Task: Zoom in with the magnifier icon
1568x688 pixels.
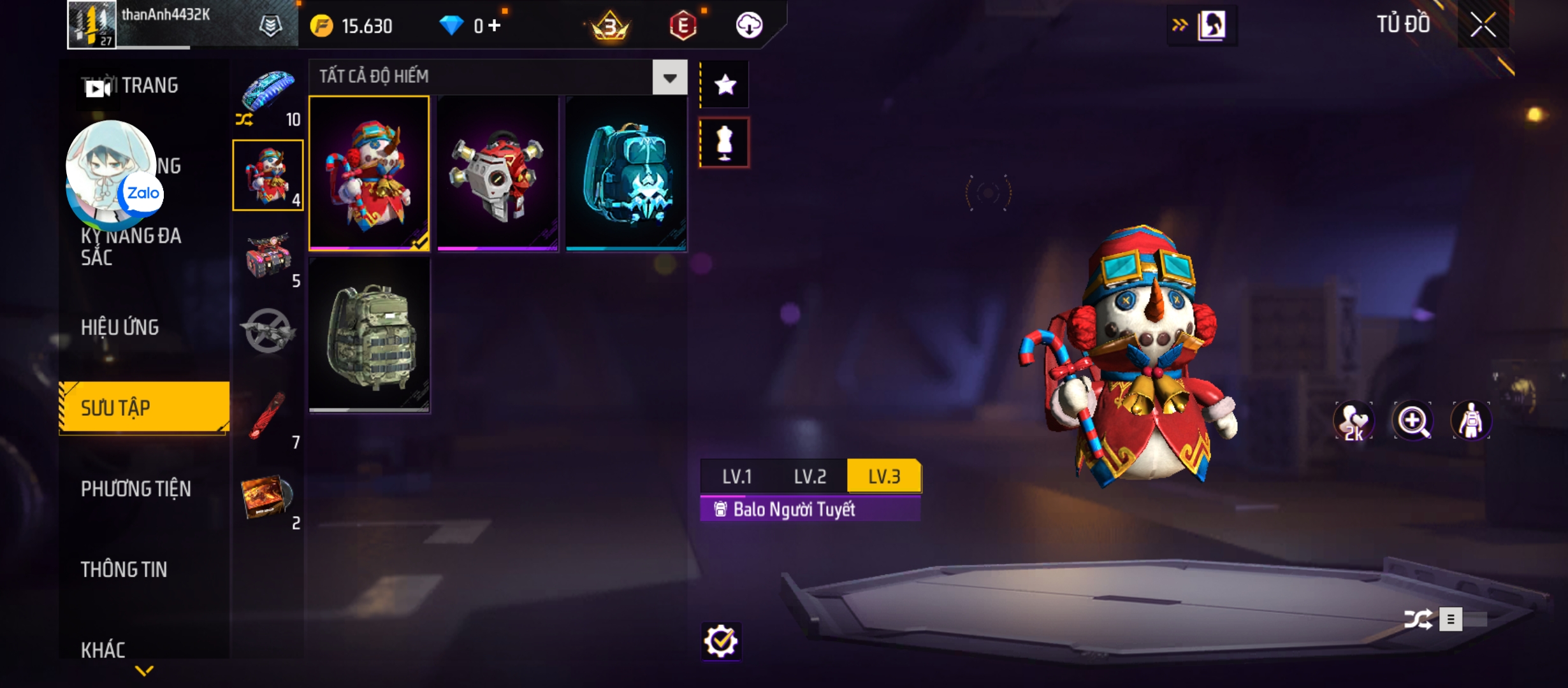Action: tap(1412, 421)
